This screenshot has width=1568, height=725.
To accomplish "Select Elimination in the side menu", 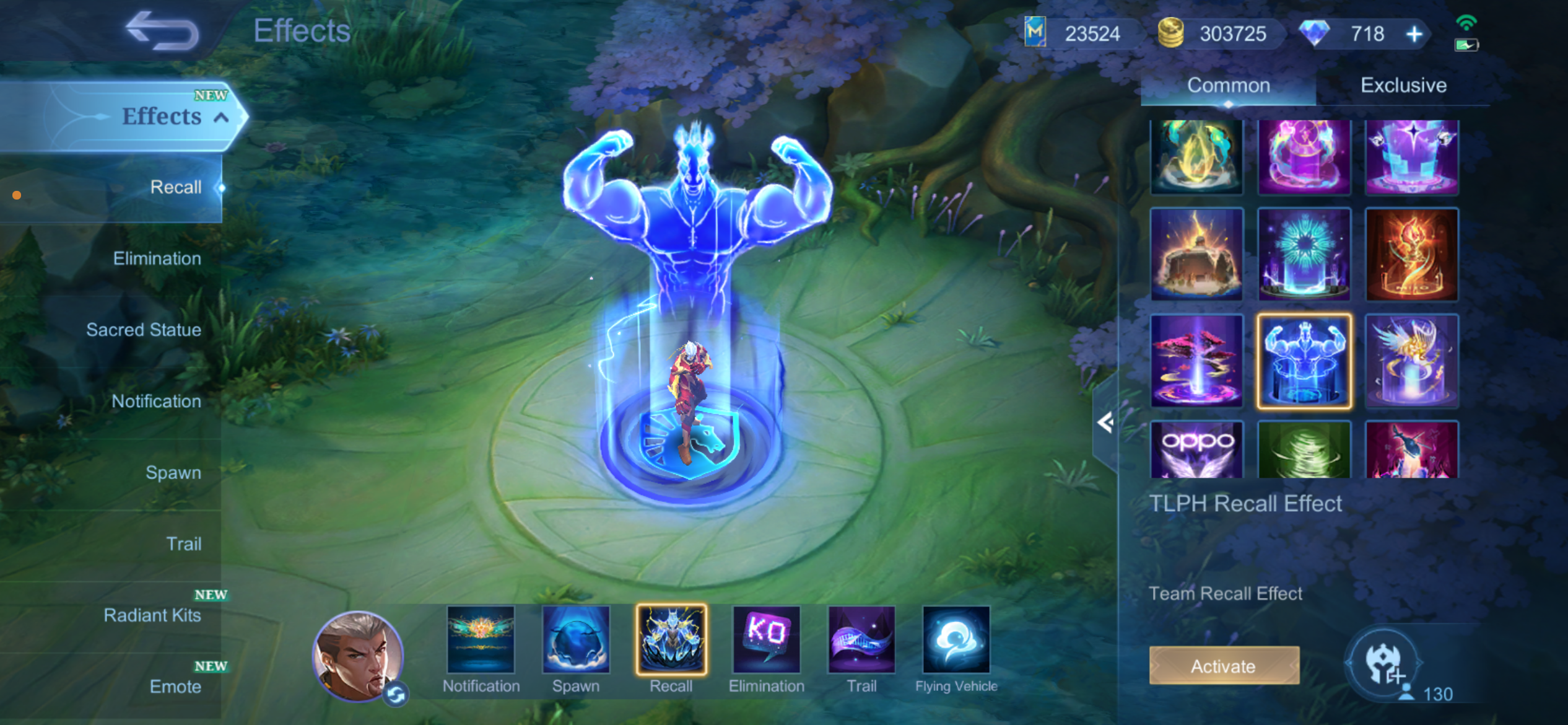I will click(157, 258).
